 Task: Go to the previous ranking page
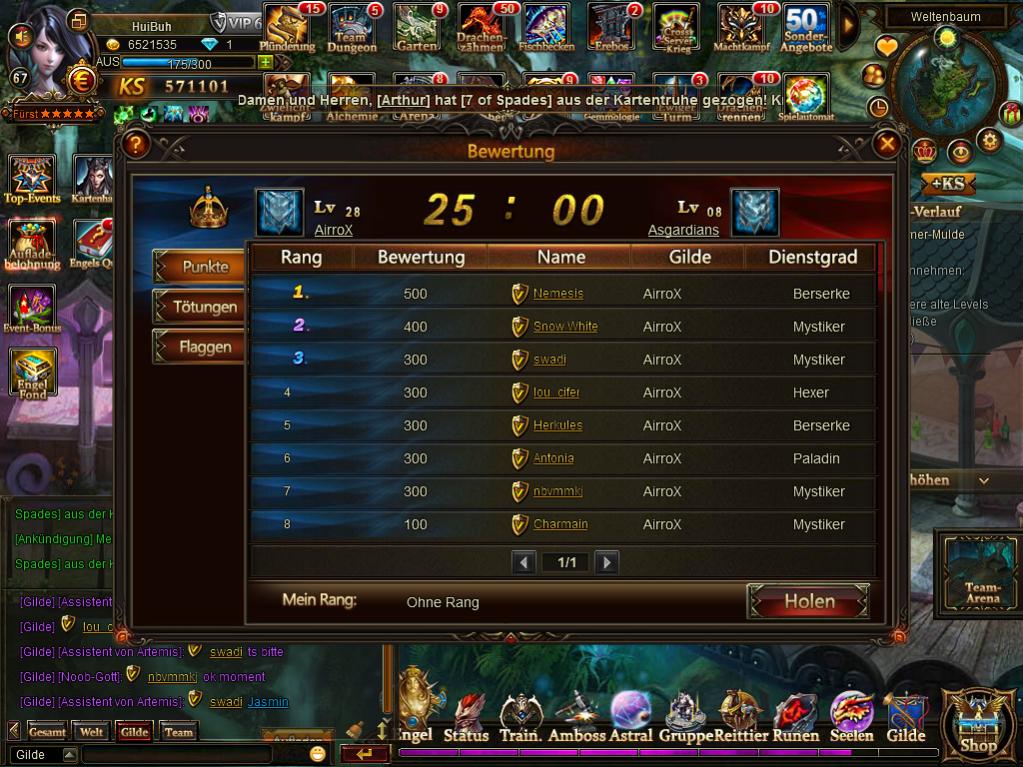524,563
